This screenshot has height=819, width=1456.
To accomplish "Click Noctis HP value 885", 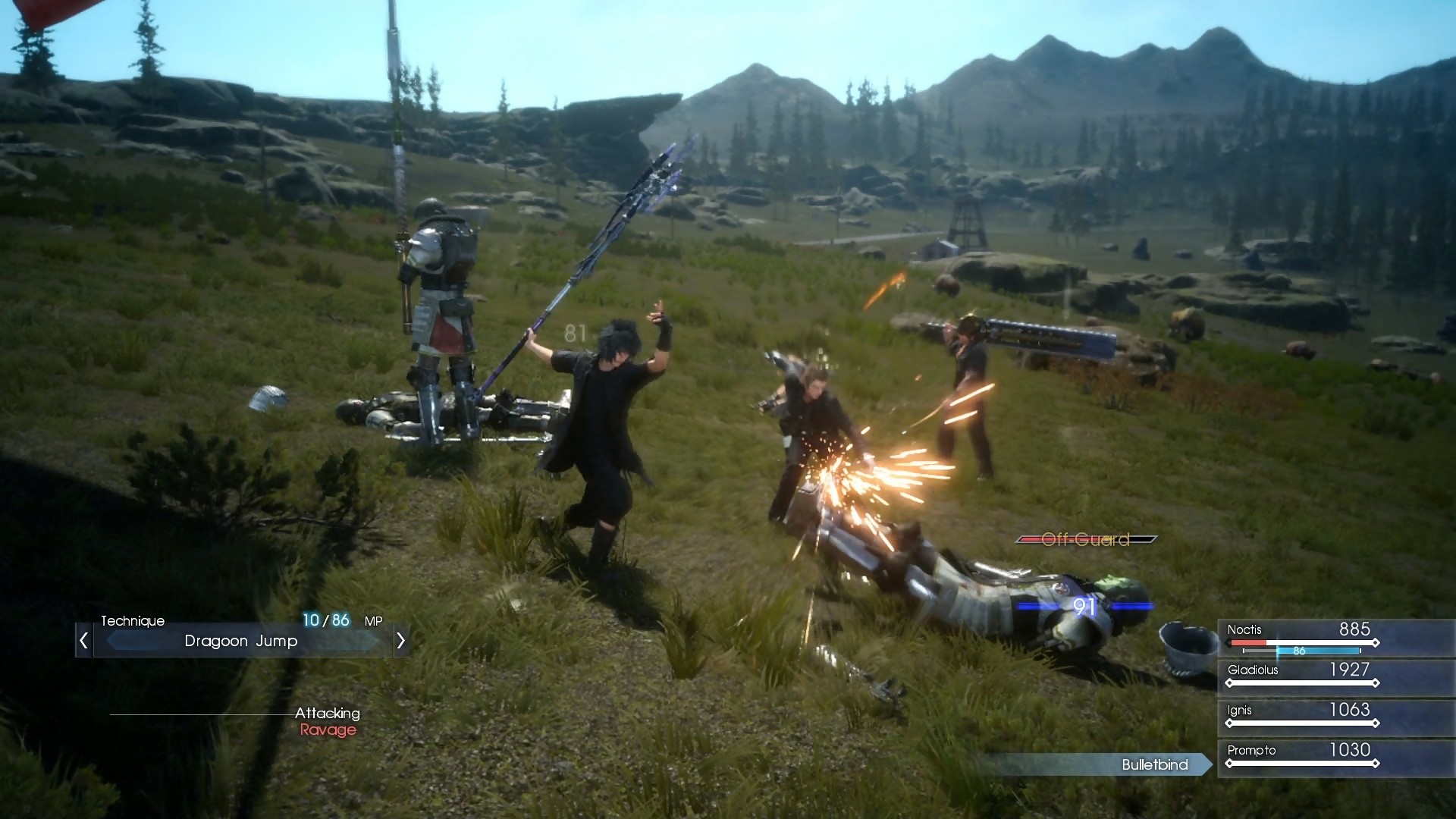I will click(x=1357, y=629).
